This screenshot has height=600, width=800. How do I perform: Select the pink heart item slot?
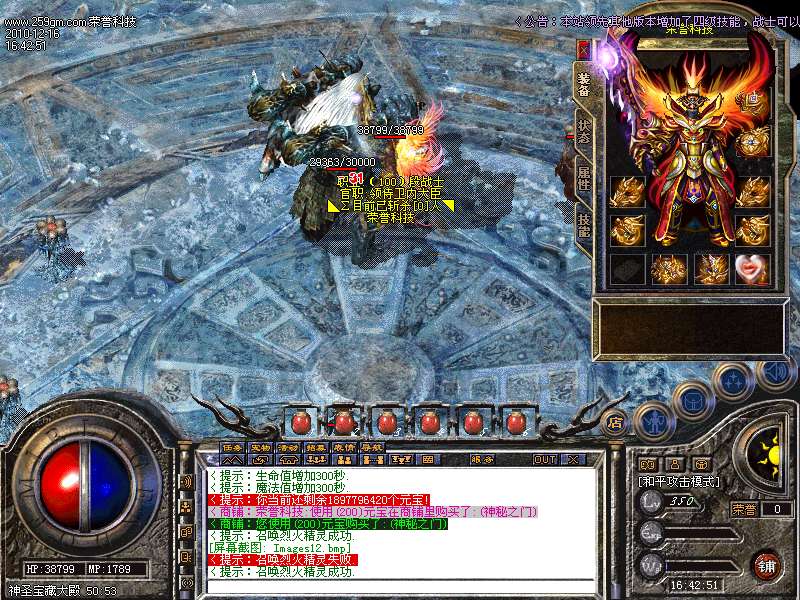tap(753, 268)
